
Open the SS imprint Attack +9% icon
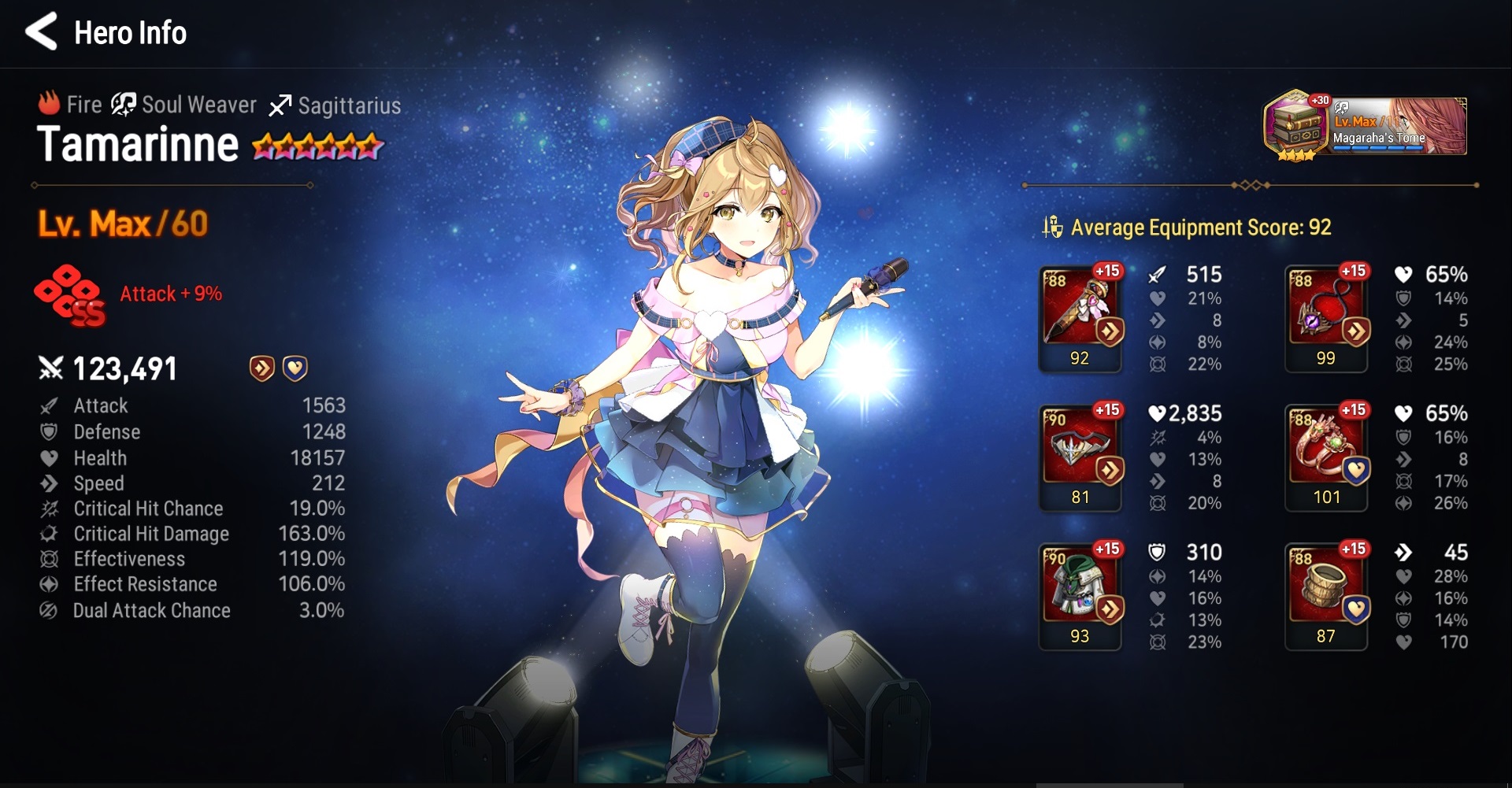point(69,294)
